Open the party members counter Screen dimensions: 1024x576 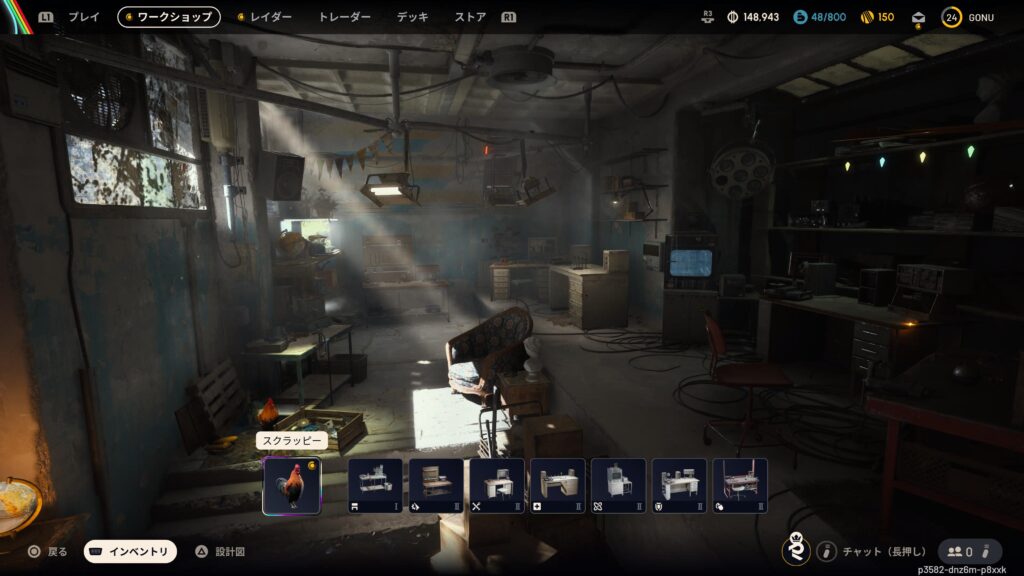click(969, 551)
